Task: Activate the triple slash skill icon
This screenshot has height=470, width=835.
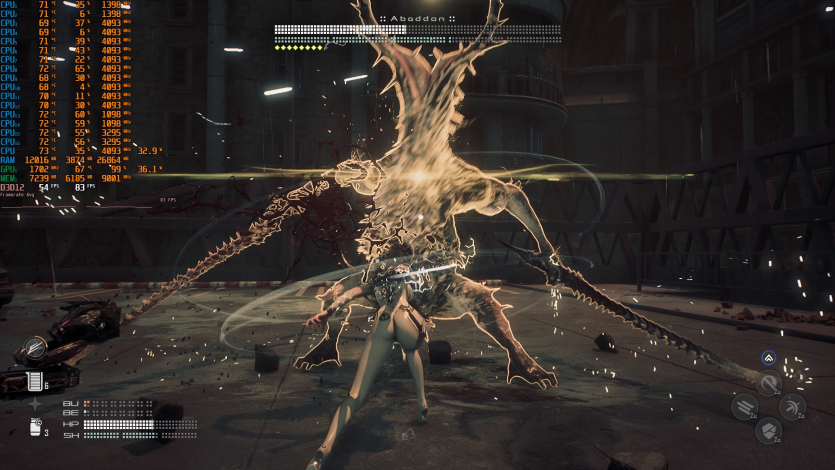Action: tap(744, 407)
